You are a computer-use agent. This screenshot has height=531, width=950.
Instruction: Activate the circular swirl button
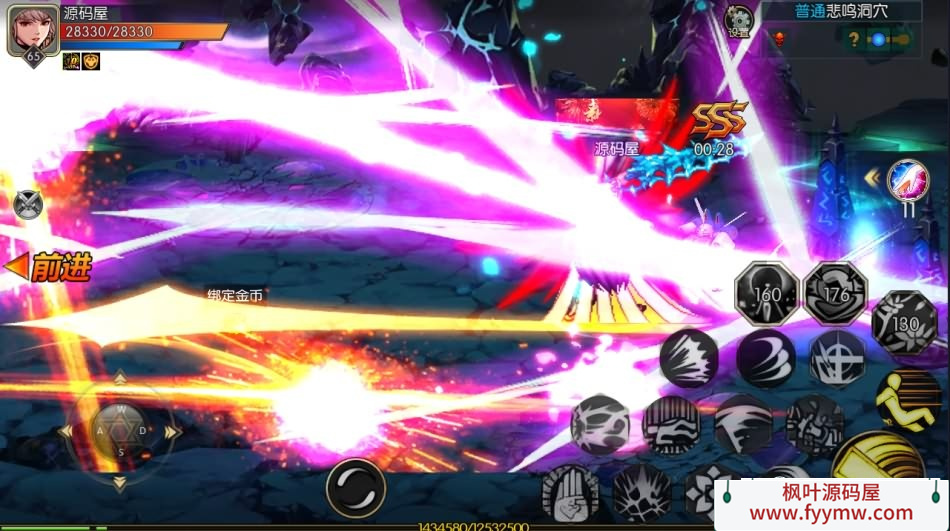pyautogui.click(x=355, y=488)
